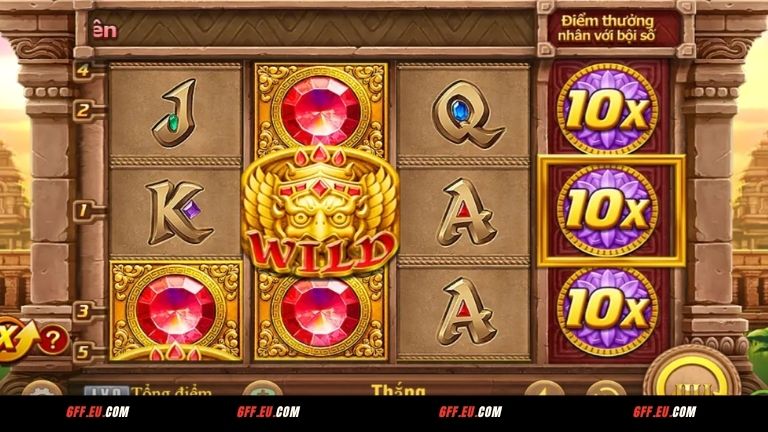This screenshot has height=432, width=768.
Task: Click the gold X arrow multiplier button
Action: [13, 334]
